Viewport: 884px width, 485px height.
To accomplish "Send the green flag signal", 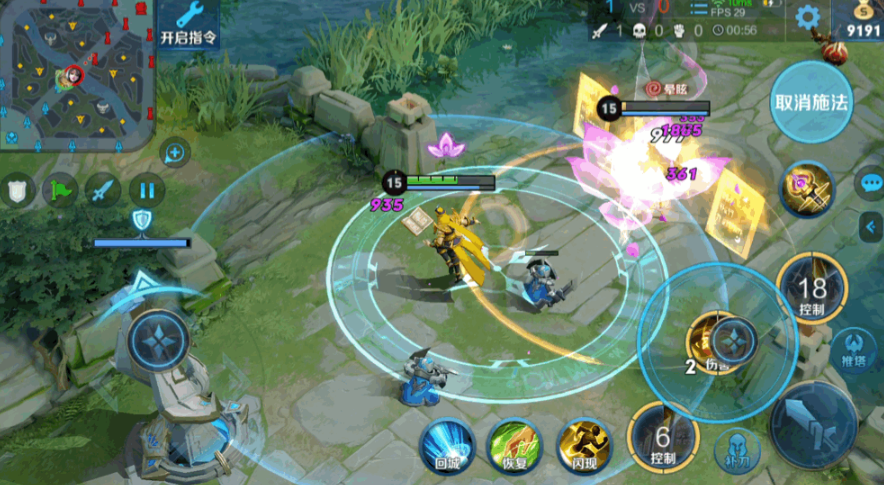I will click(x=60, y=189).
